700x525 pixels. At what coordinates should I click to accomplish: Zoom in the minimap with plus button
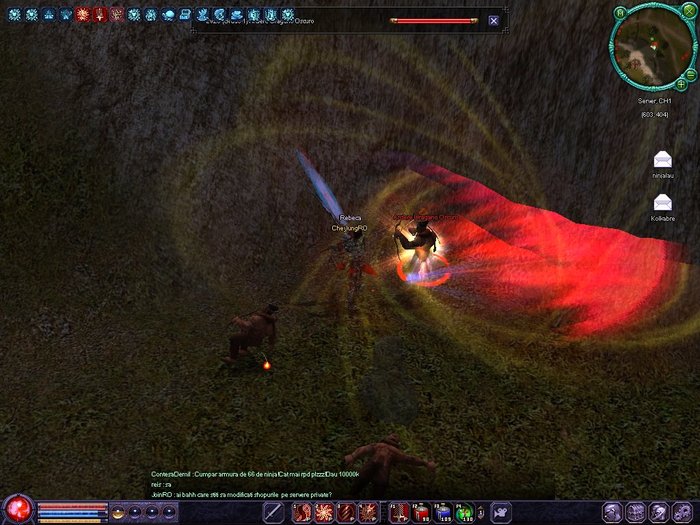tap(682, 83)
